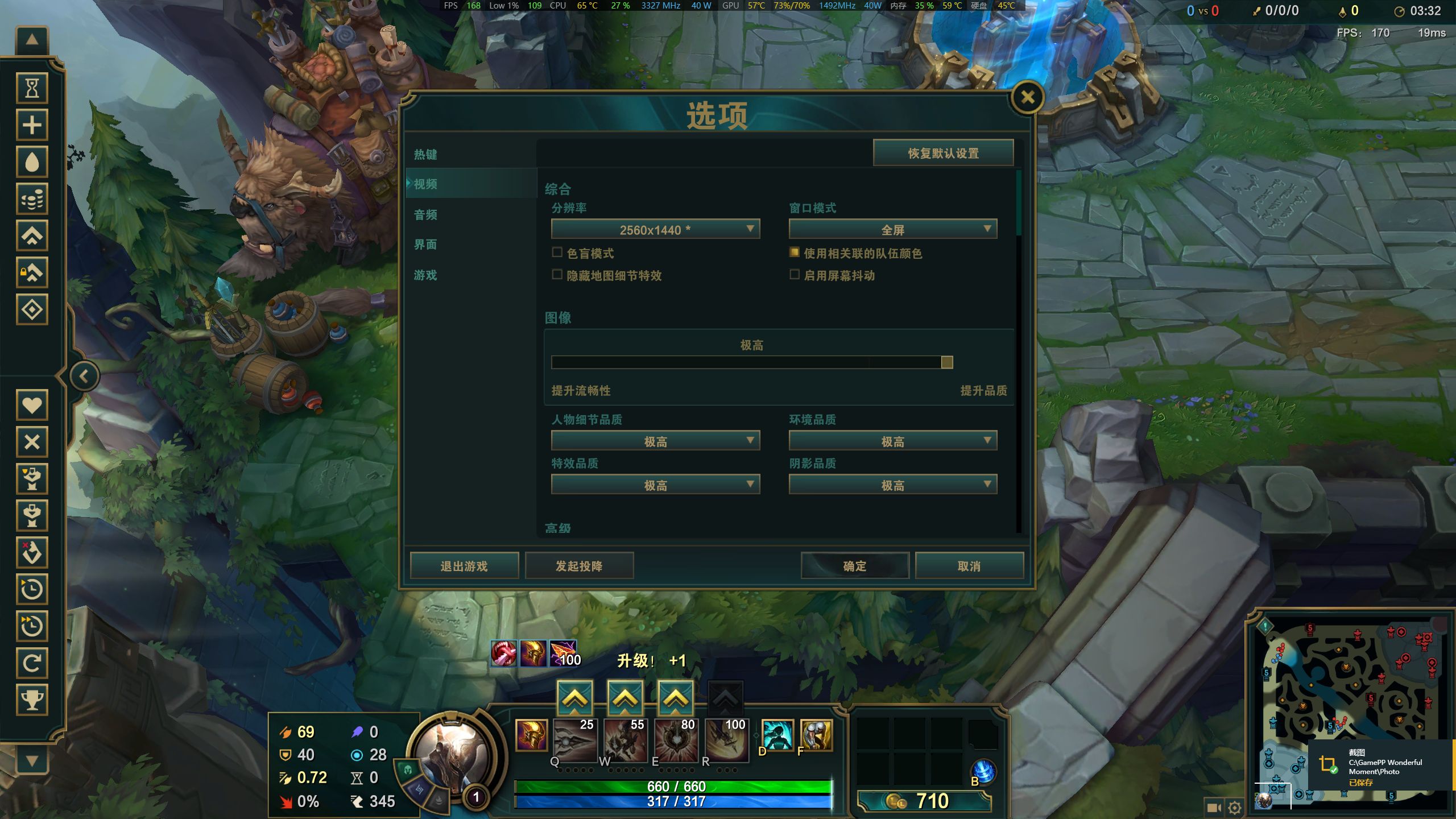Open the 阴影品质 shadow quality dropdown

click(892, 484)
